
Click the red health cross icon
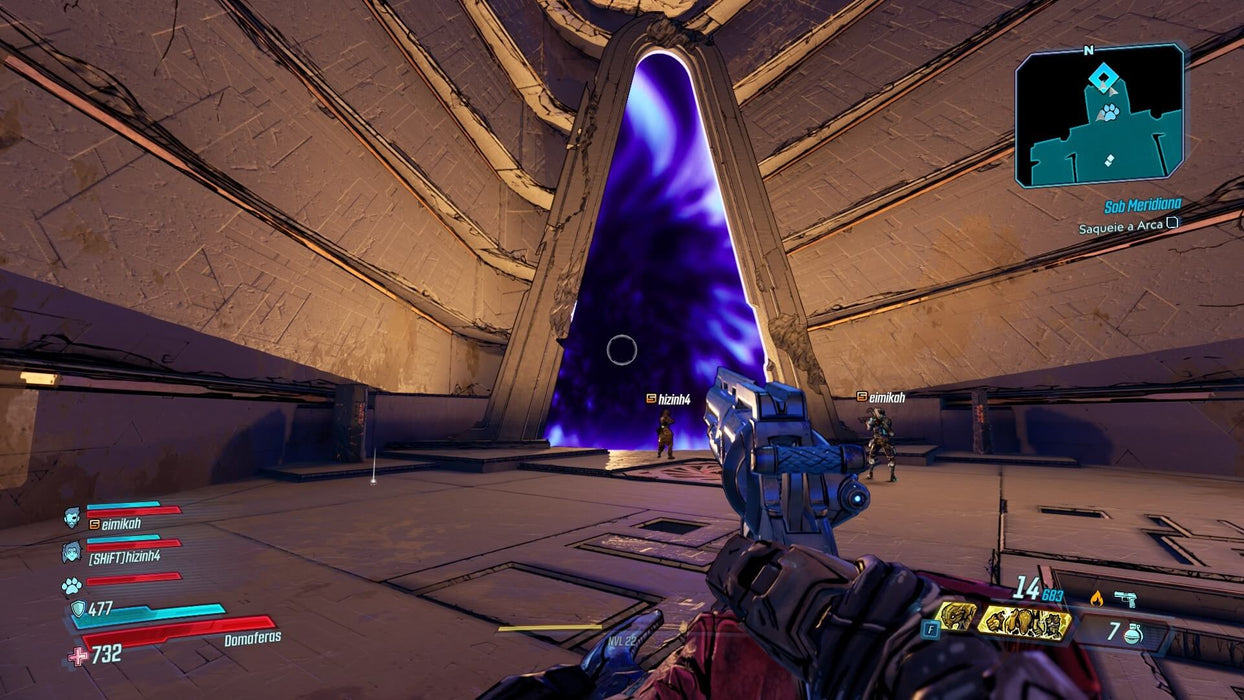(x=78, y=655)
